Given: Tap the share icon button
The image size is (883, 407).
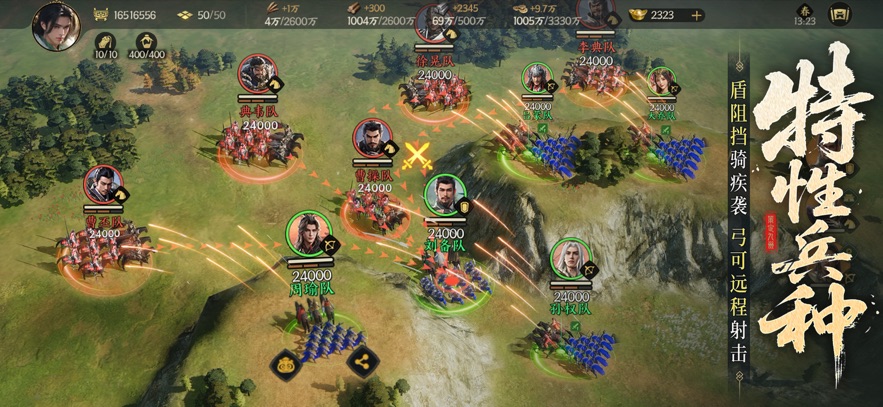Looking at the screenshot, I should pyautogui.click(x=362, y=361).
